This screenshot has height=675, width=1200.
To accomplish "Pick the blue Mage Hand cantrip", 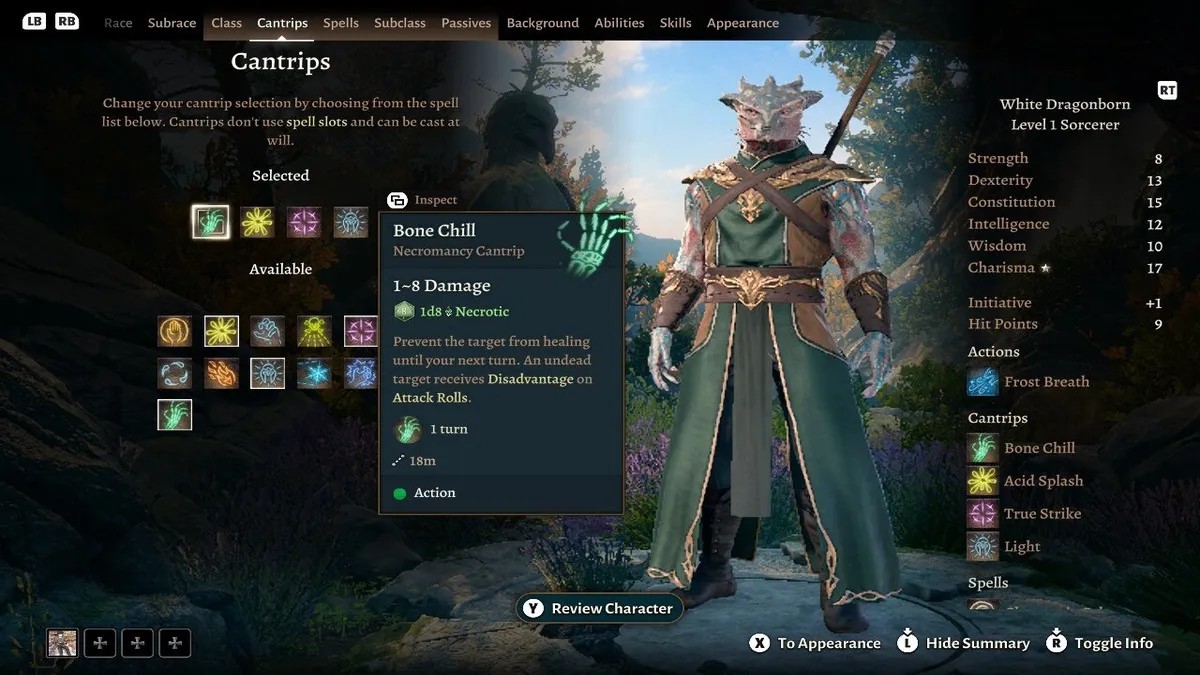I will tap(268, 331).
